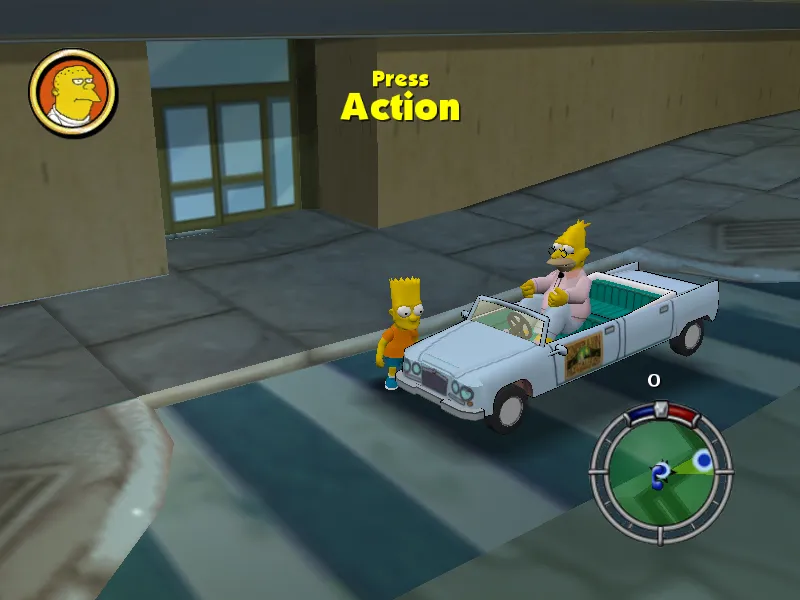The height and width of the screenshot is (600, 800).
Task: Select the blue dot marker on radar
Action: (703, 460)
